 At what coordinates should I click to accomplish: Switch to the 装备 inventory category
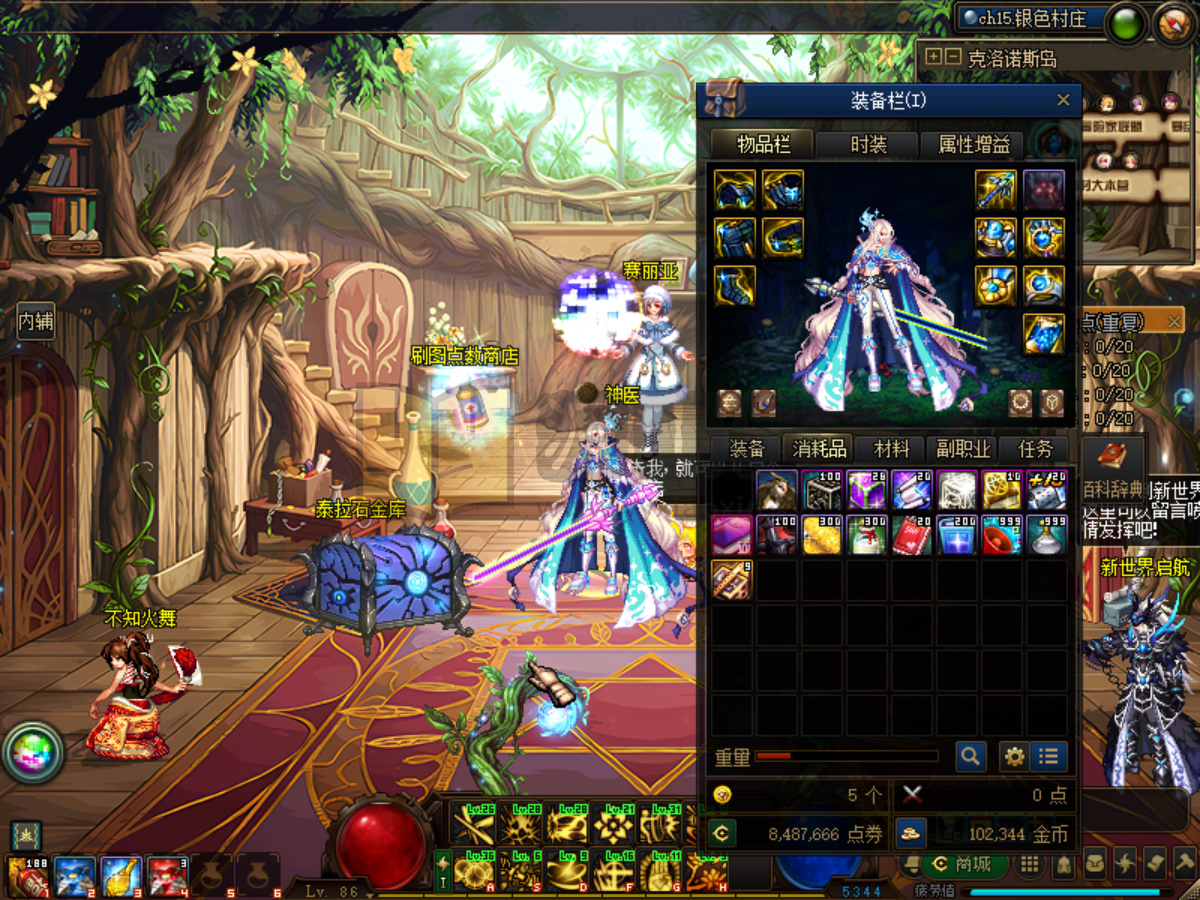[x=746, y=449]
